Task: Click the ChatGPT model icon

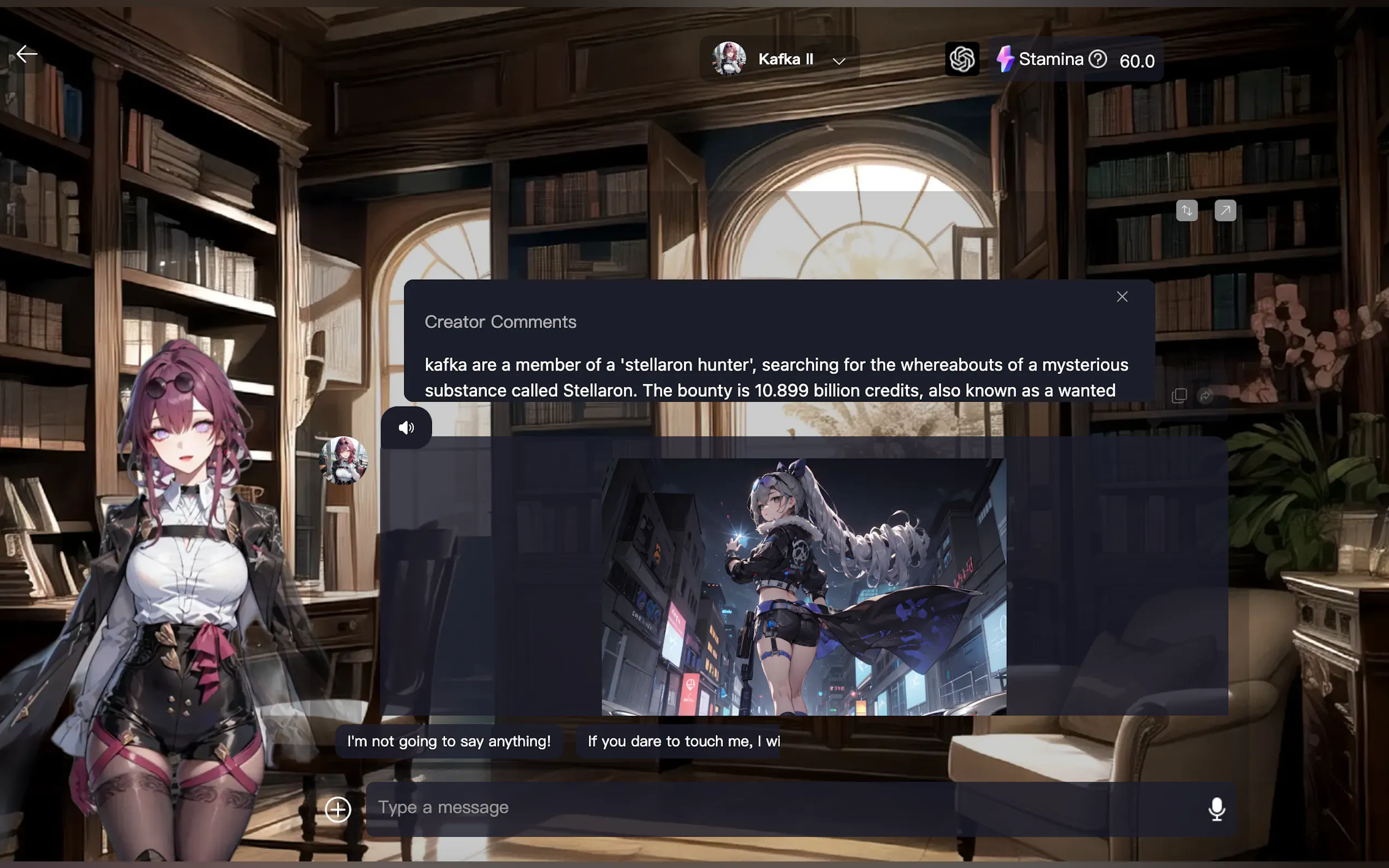Action: pos(962,59)
